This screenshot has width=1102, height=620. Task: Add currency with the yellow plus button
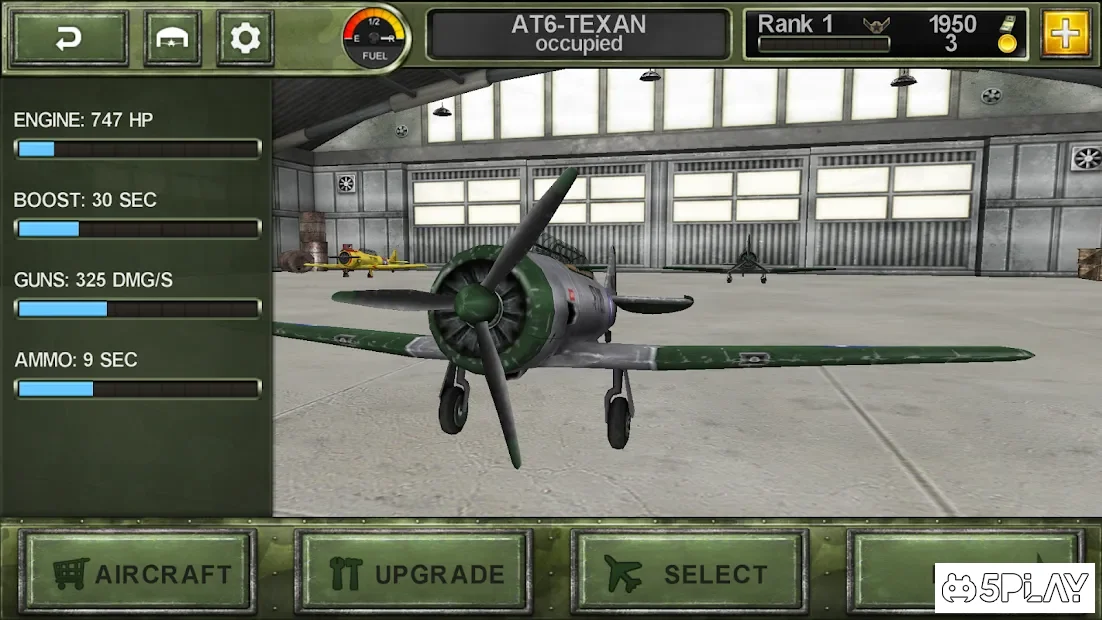click(x=1066, y=34)
